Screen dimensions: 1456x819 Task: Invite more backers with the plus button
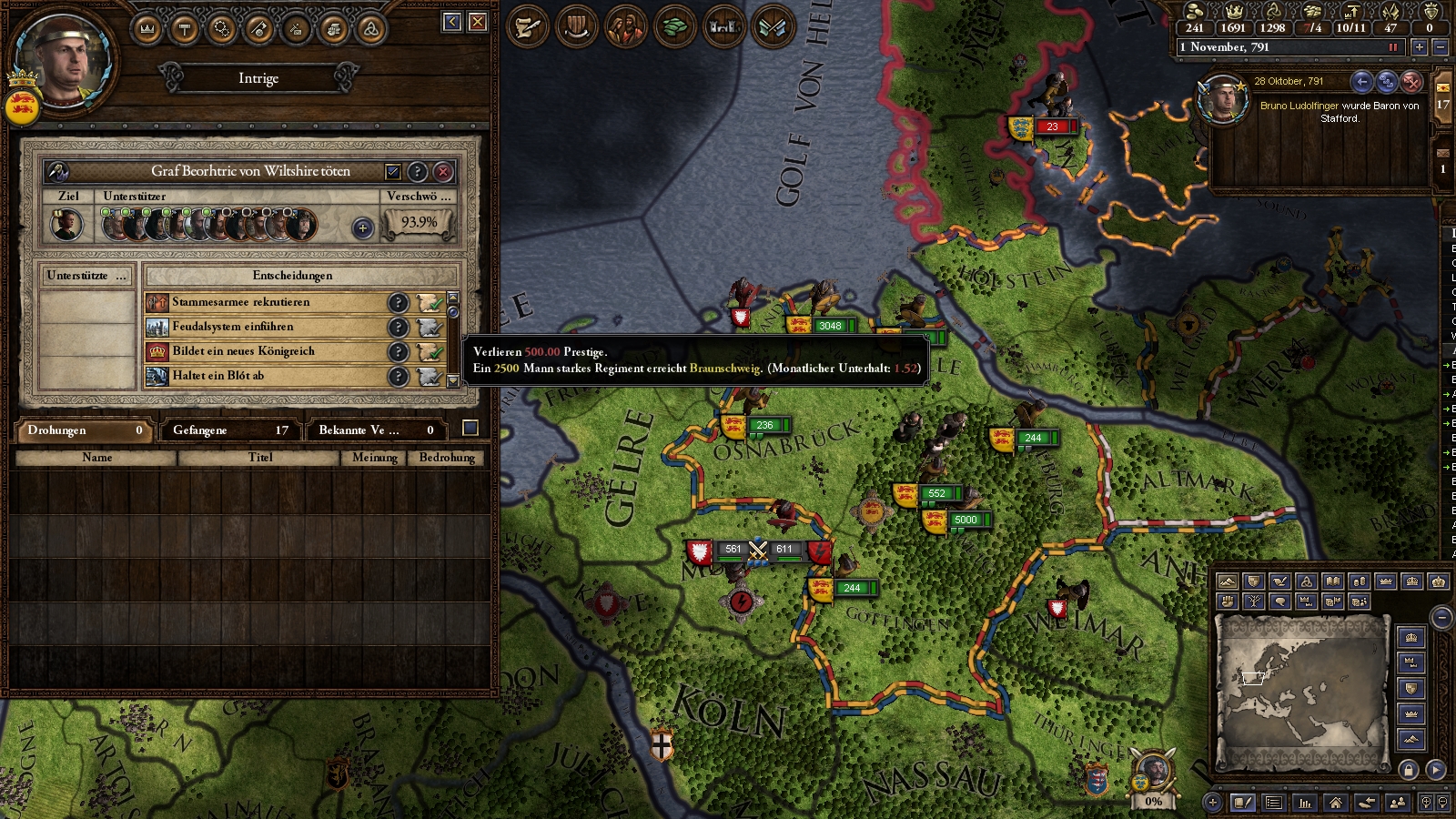[x=362, y=227]
